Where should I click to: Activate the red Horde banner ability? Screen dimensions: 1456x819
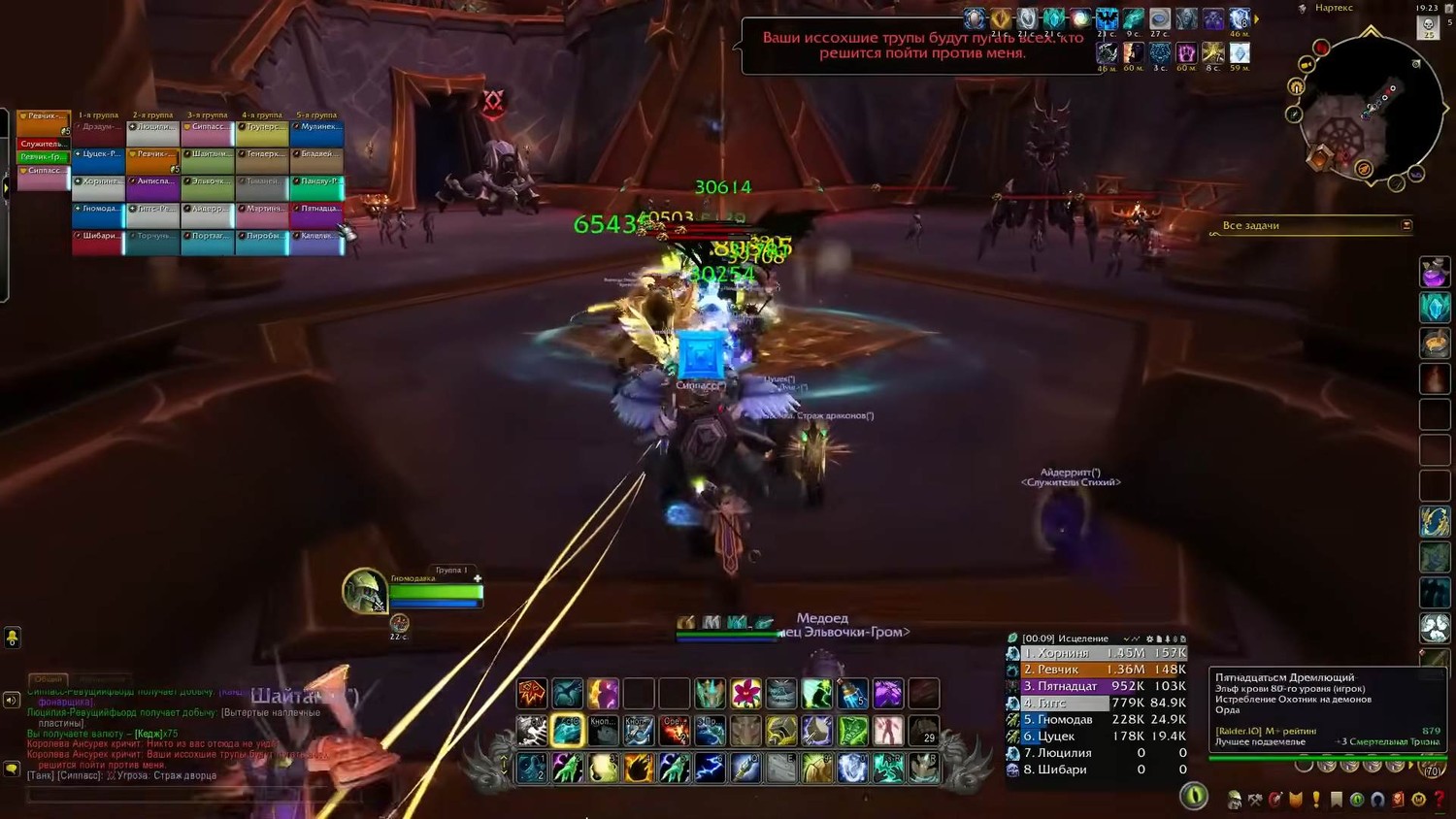[x=532, y=694]
